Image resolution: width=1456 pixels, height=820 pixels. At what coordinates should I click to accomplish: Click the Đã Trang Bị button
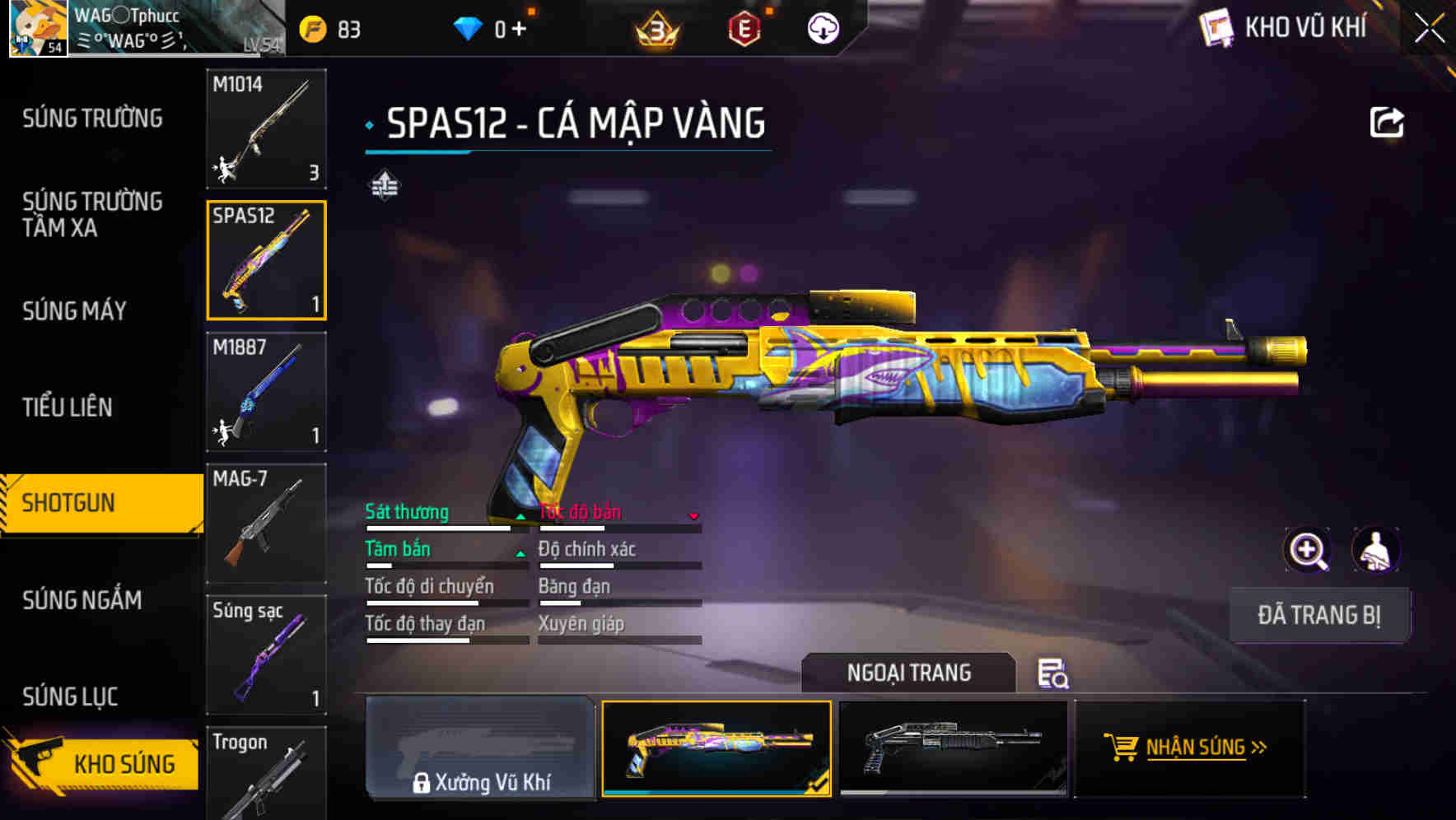click(x=1318, y=615)
